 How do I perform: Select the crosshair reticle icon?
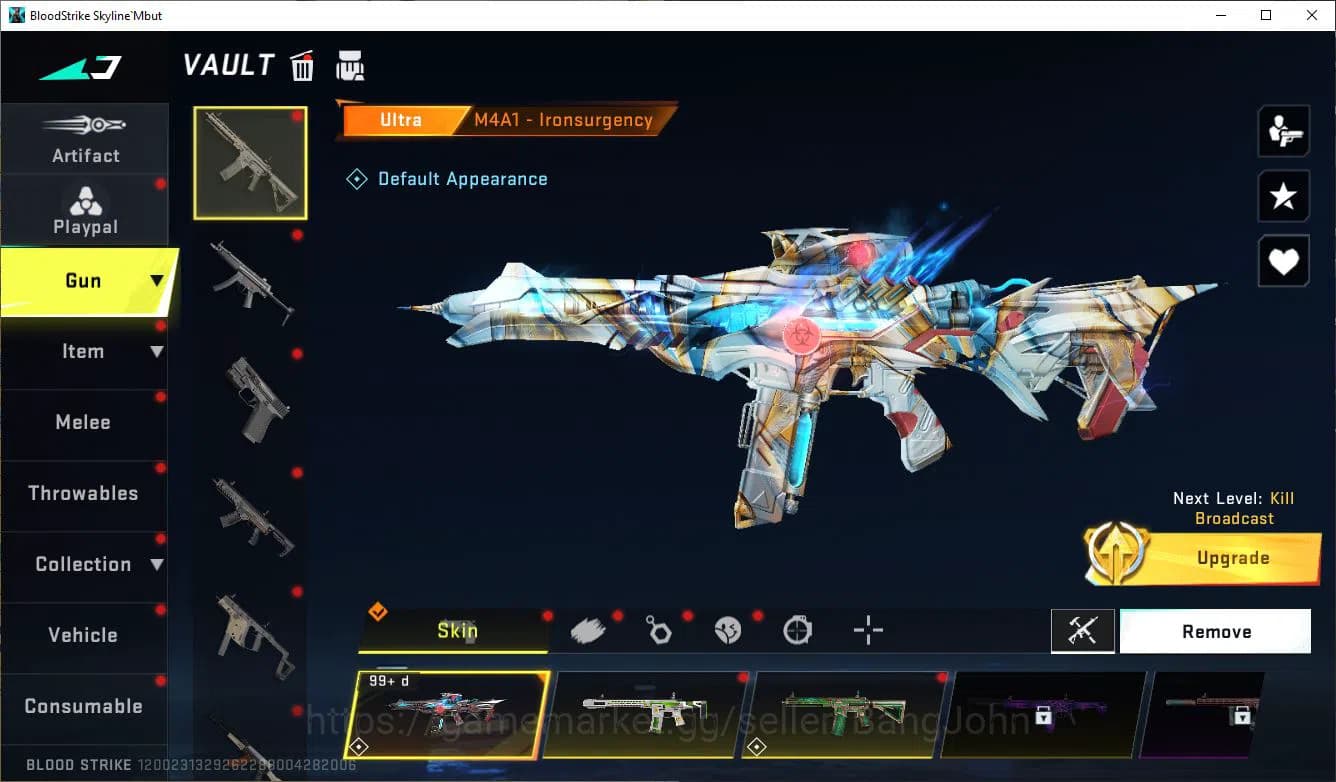[867, 629]
